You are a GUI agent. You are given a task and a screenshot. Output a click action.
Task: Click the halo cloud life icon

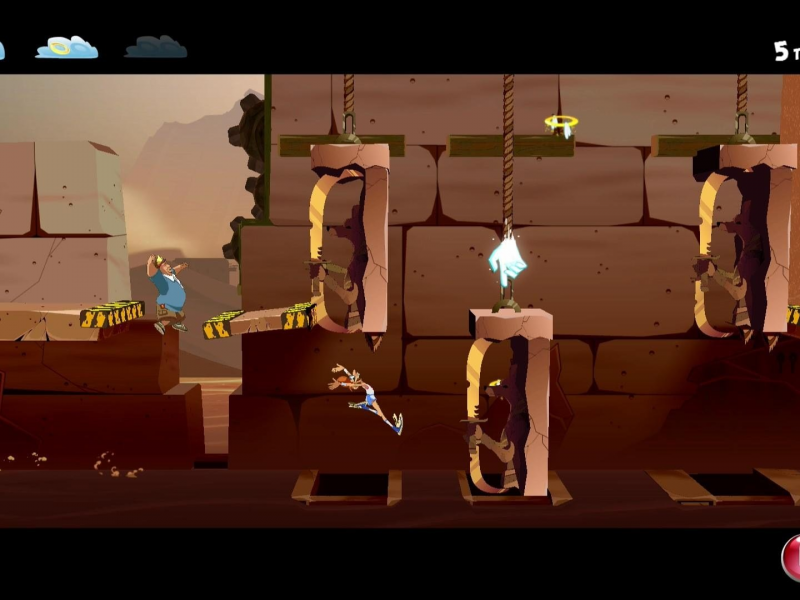pyautogui.click(x=67, y=47)
